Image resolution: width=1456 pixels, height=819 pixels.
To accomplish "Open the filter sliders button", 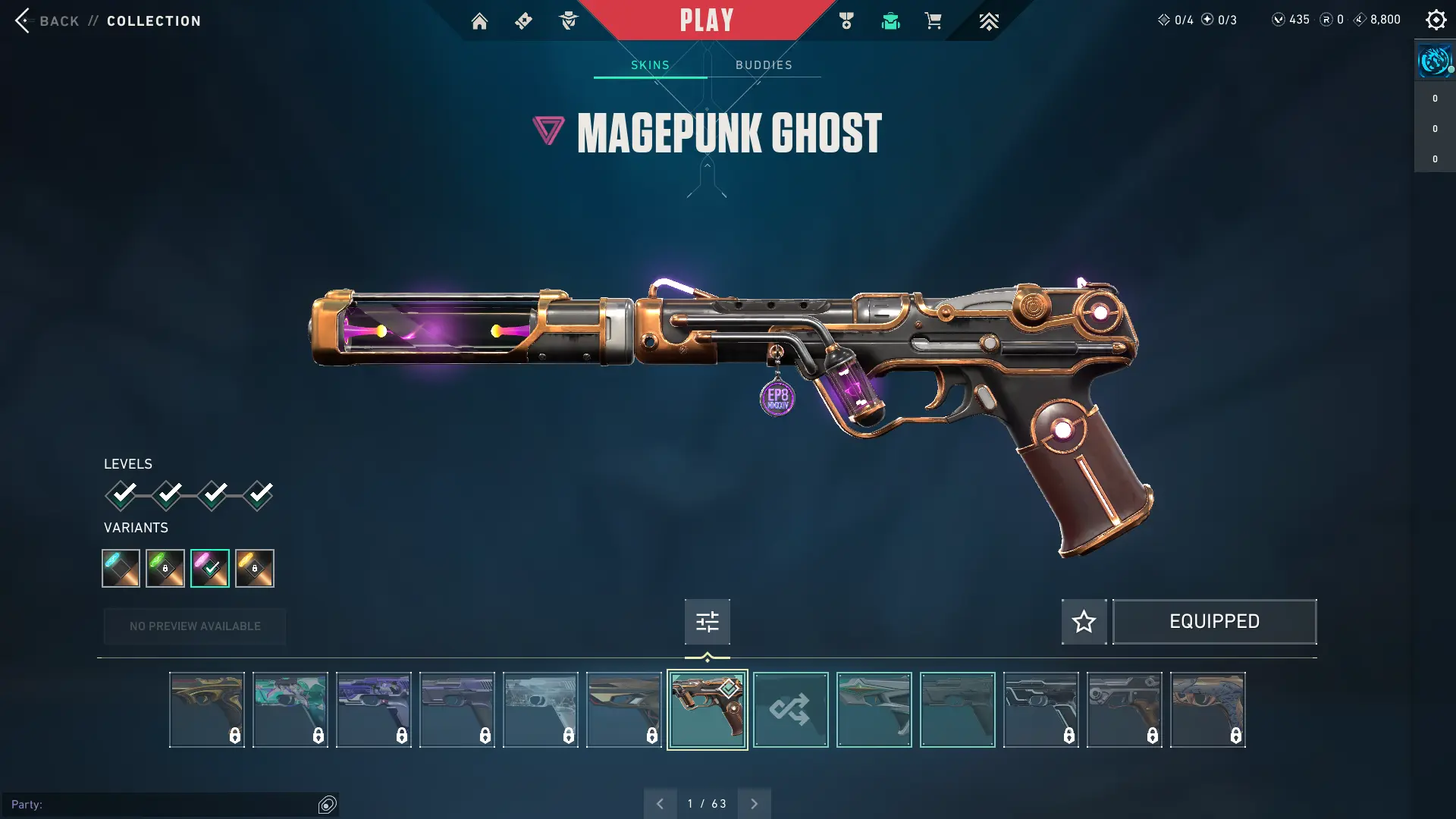I will [x=707, y=622].
